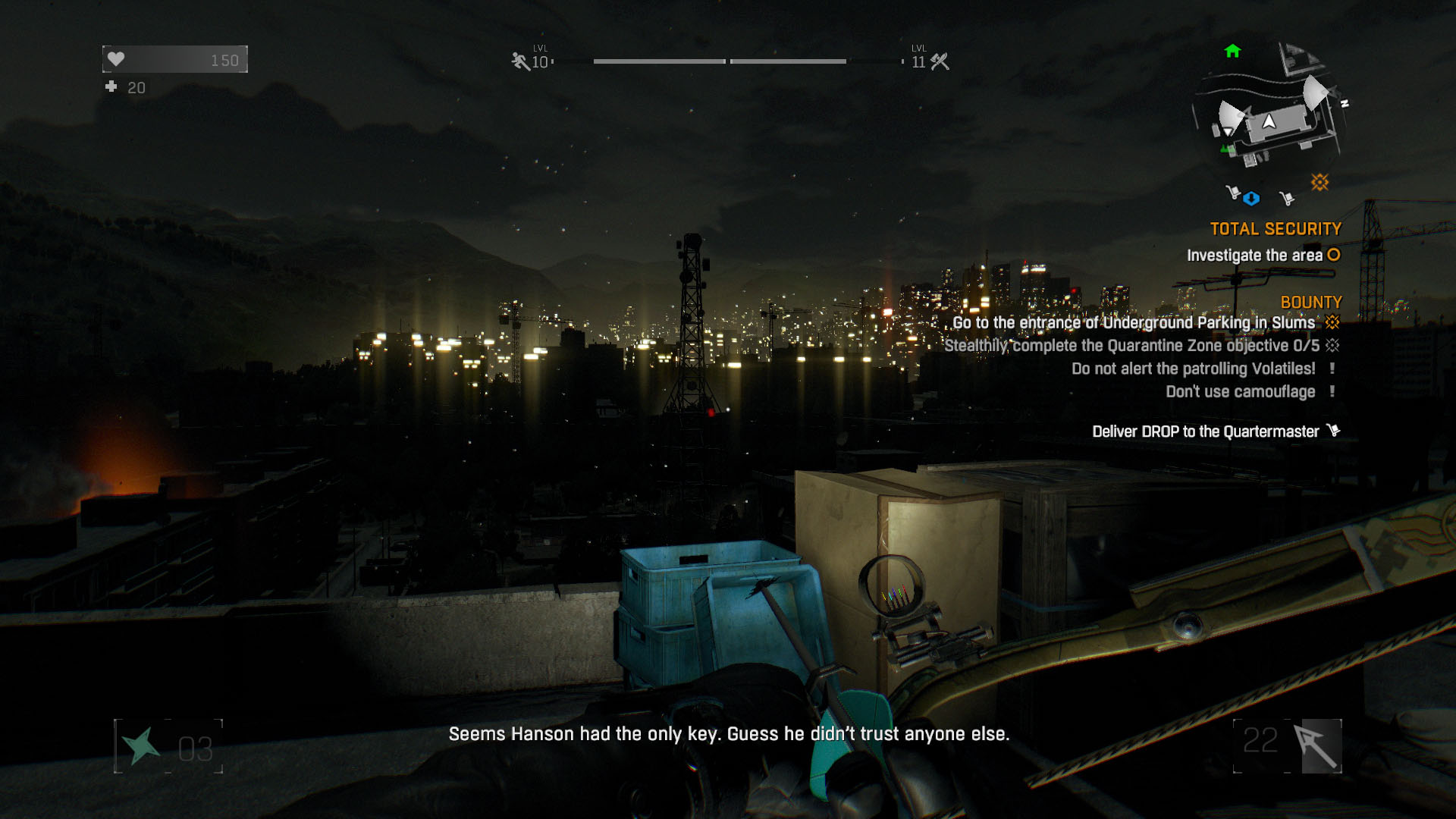Select the throwing star equipment slot
Viewport: 1456px width, 819px height.
click(x=141, y=746)
